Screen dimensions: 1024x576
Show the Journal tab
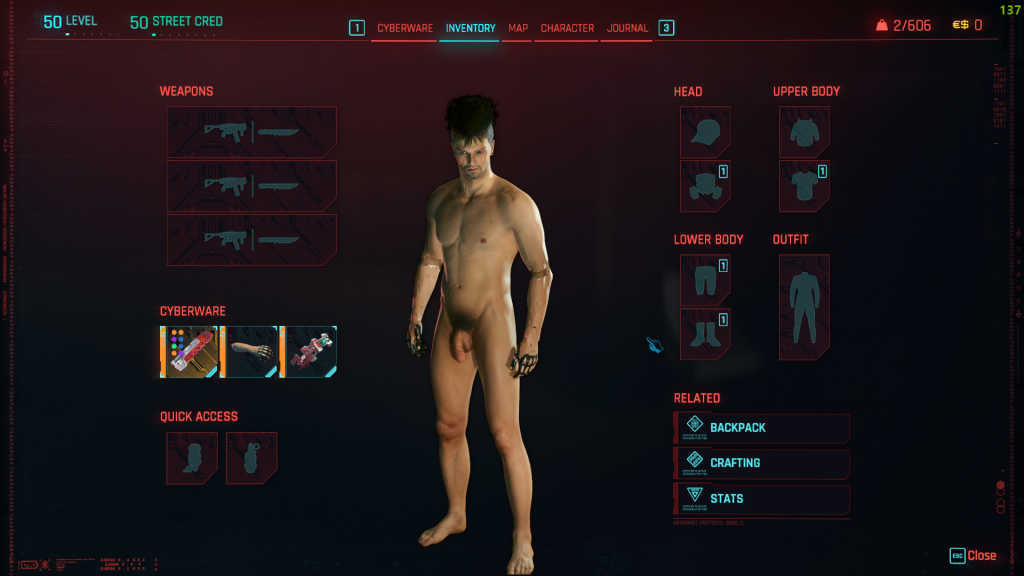pos(627,28)
